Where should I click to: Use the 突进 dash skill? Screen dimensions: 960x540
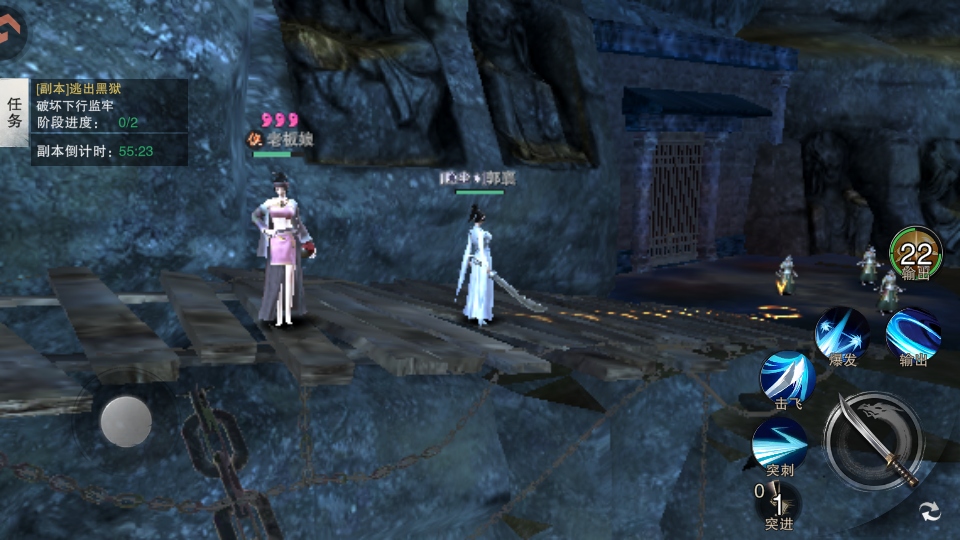(779, 501)
